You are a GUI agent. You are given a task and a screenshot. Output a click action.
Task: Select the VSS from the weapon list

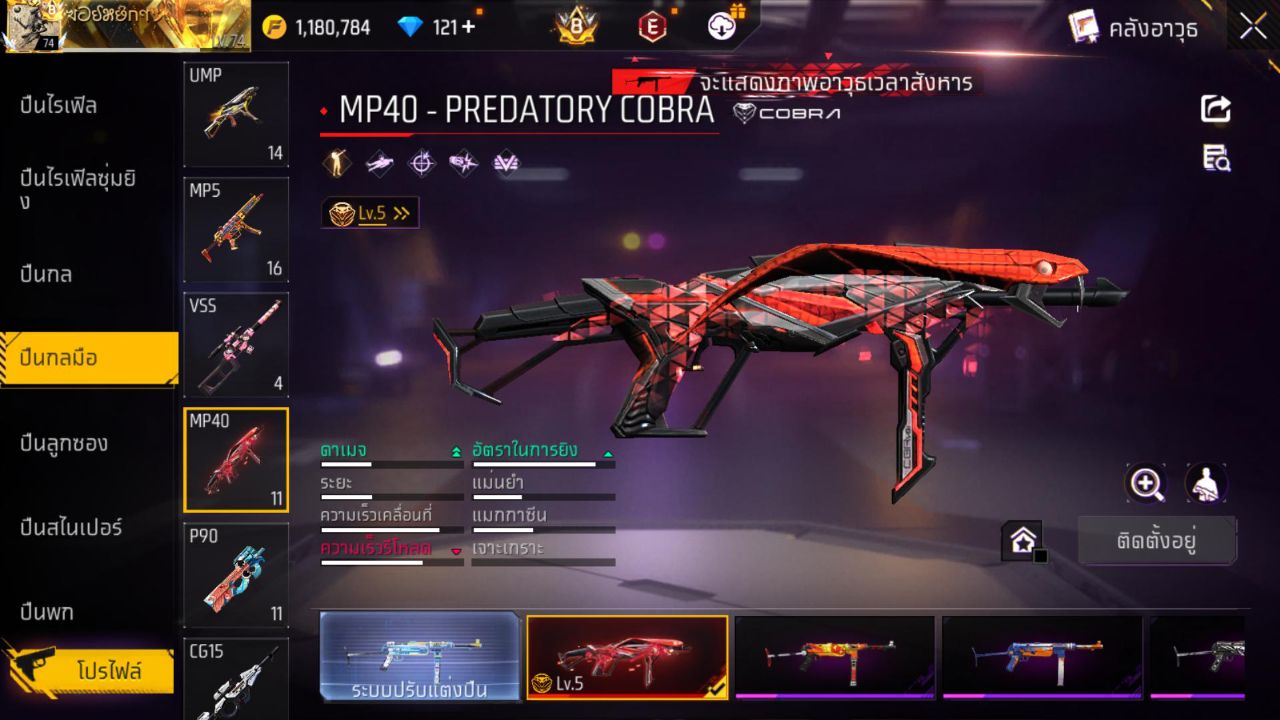(235, 345)
